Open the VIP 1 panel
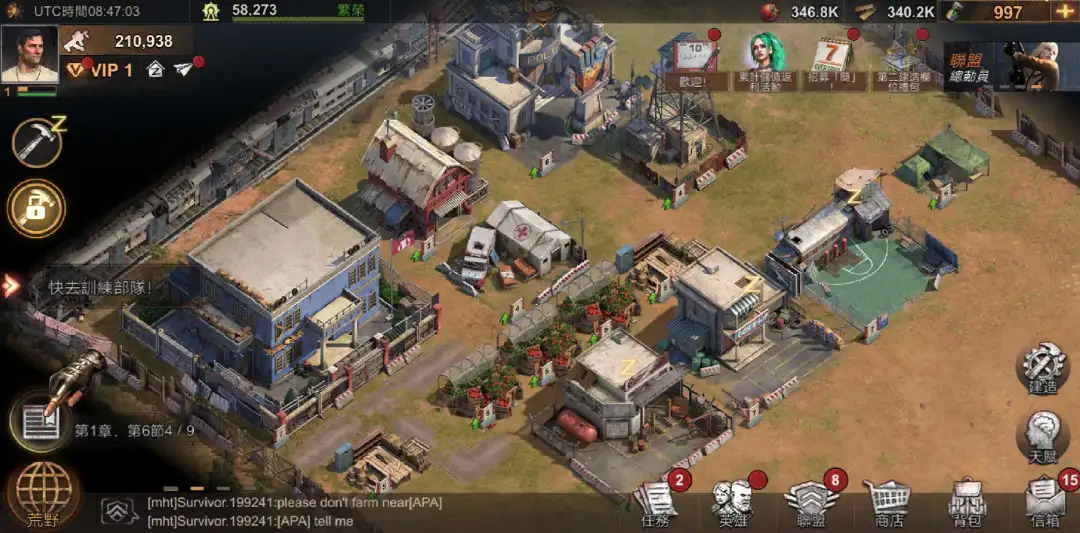 pos(98,70)
